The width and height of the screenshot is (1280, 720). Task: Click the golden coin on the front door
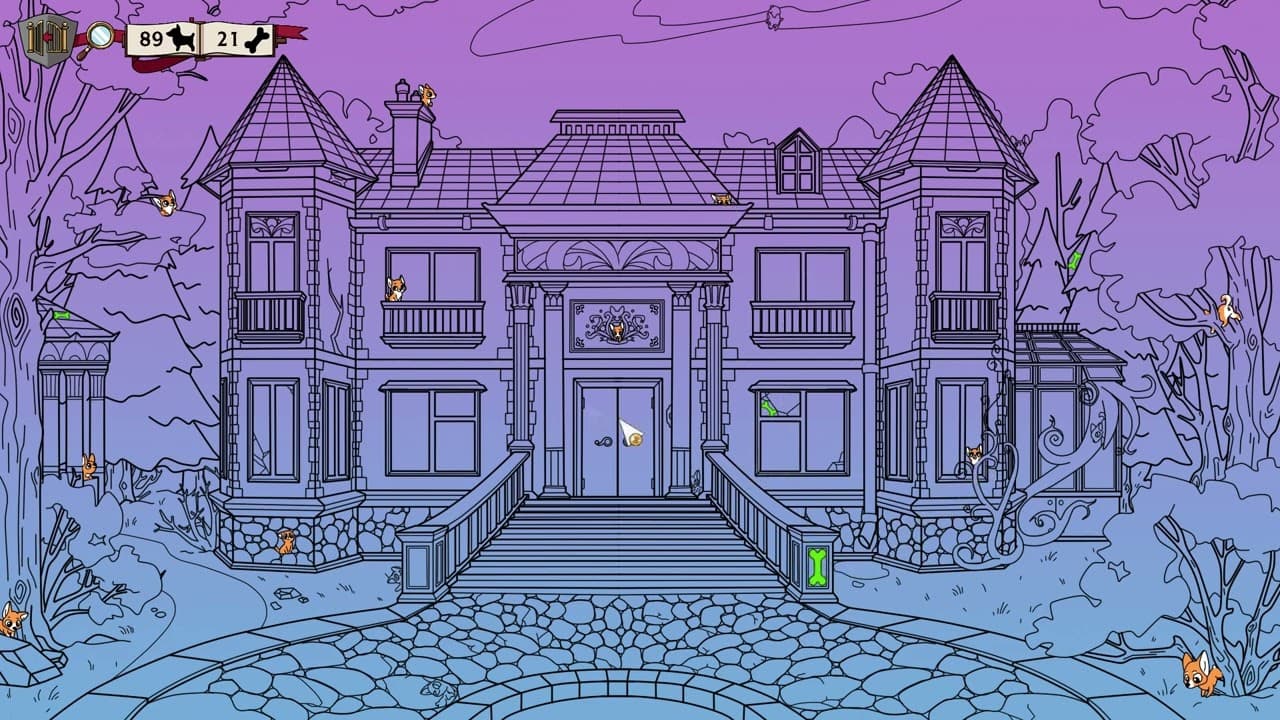(636, 441)
